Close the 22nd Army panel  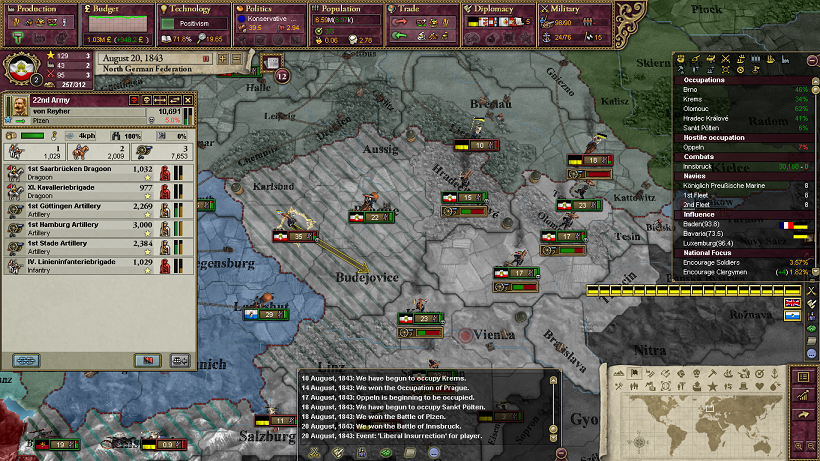(x=187, y=100)
